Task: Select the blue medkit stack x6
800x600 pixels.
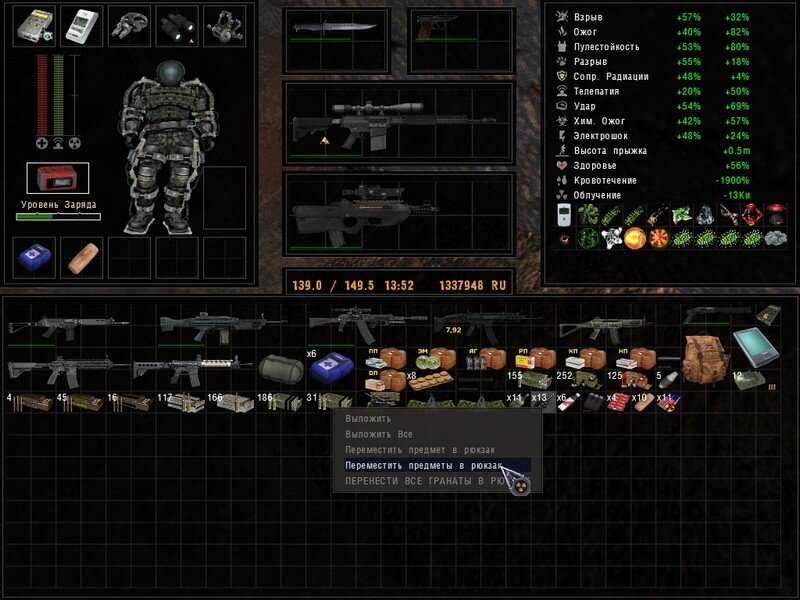Action: [x=328, y=369]
